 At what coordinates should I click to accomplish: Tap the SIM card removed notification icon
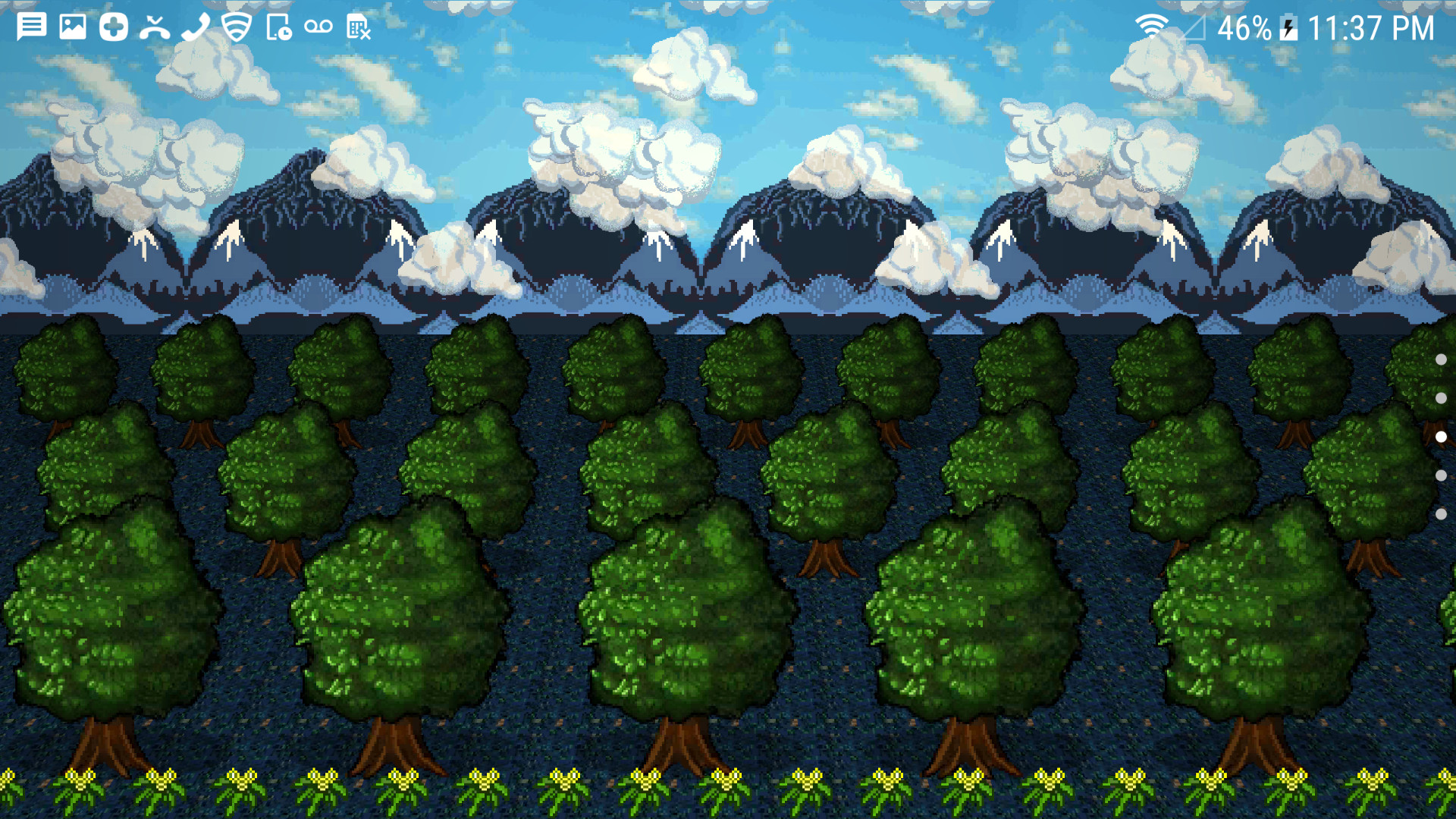pyautogui.click(x=359, y=28)
